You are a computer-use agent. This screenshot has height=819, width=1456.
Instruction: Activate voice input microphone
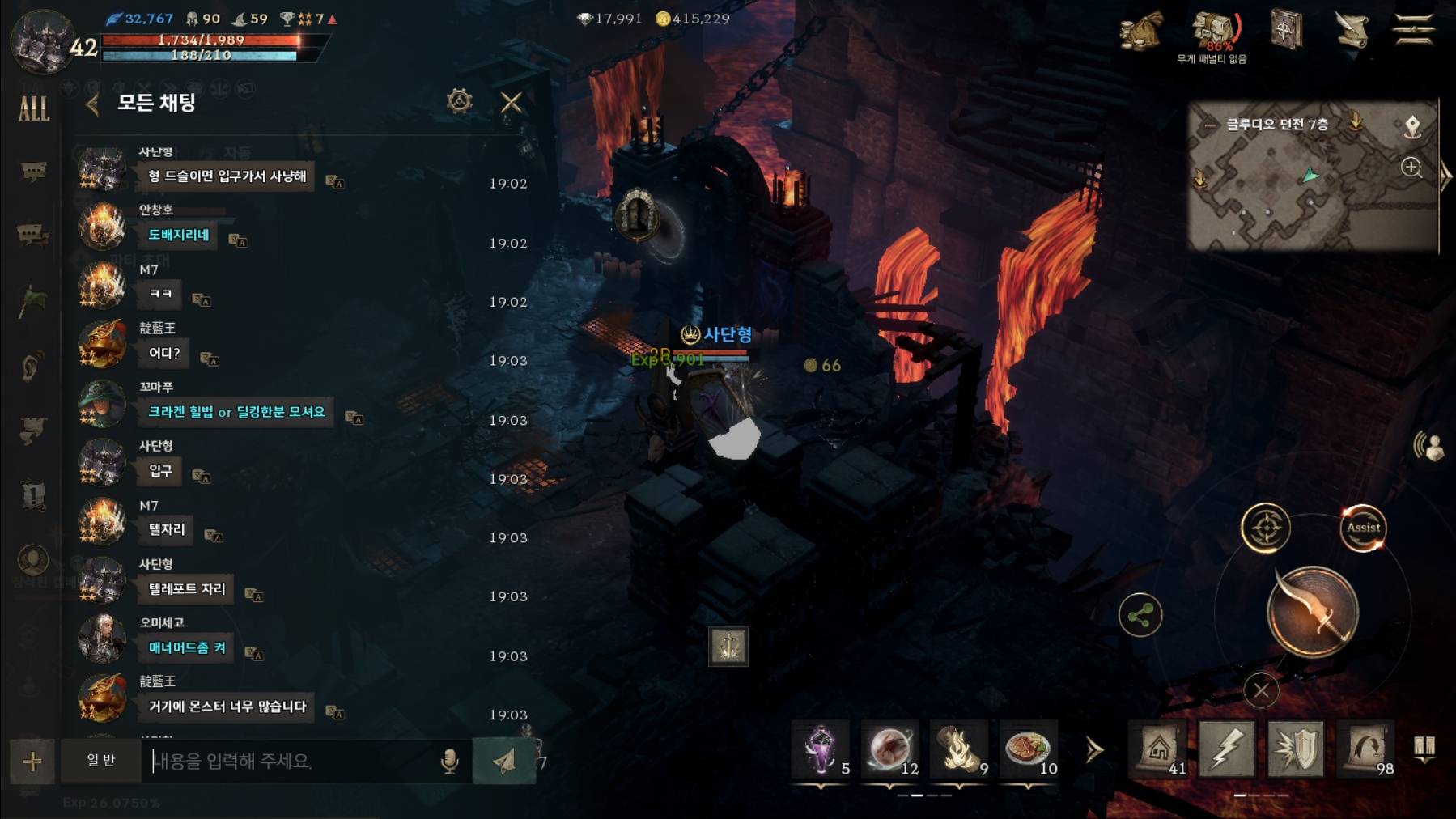click(x=450, y=761)
